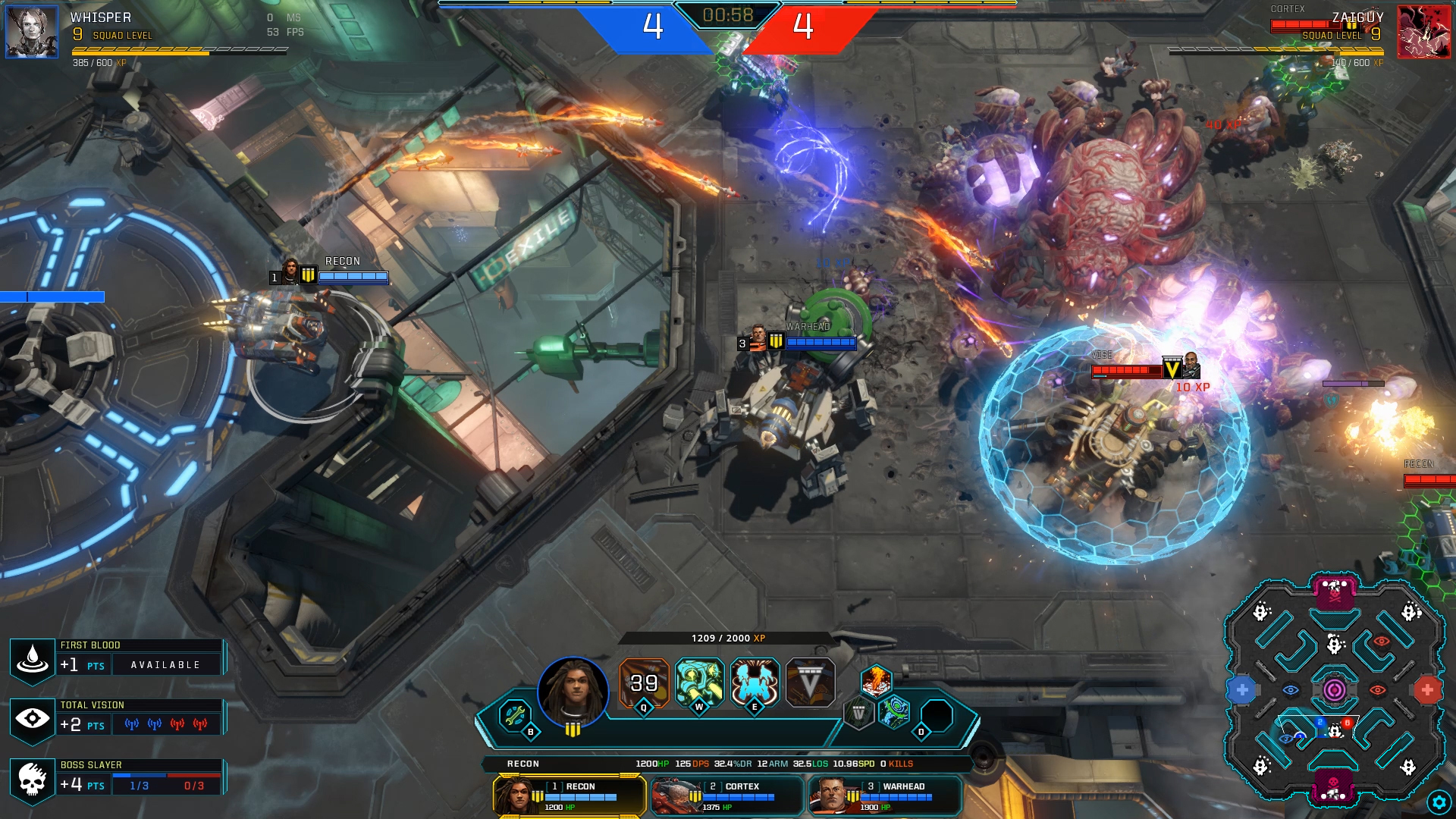Toggle the leftmost red uplink antenna indicator
Viewport: 1456px width, 819px height.
pyautogui.click(x=177, y=725)
